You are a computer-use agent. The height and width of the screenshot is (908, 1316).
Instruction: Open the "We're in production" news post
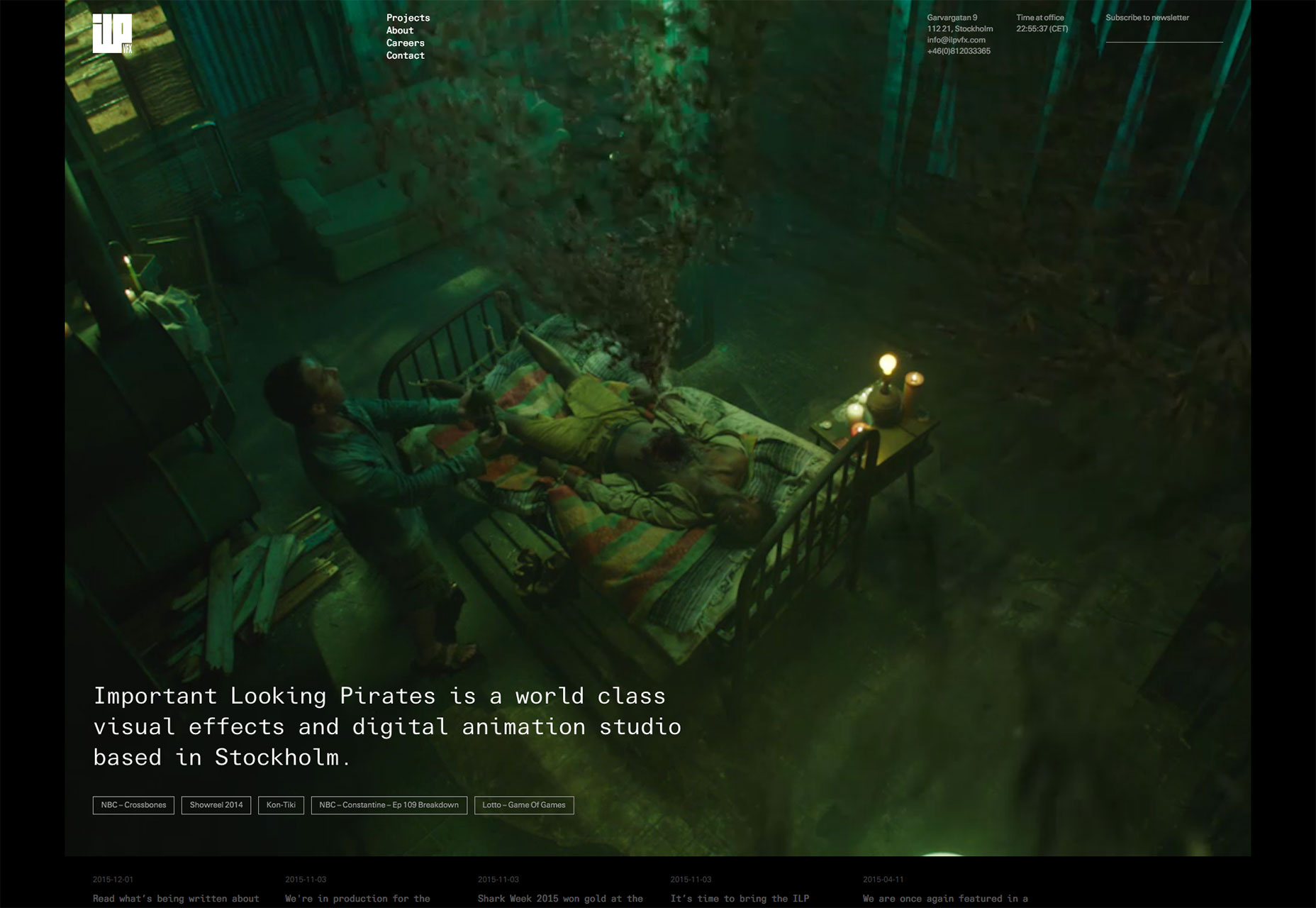point(357,898)
